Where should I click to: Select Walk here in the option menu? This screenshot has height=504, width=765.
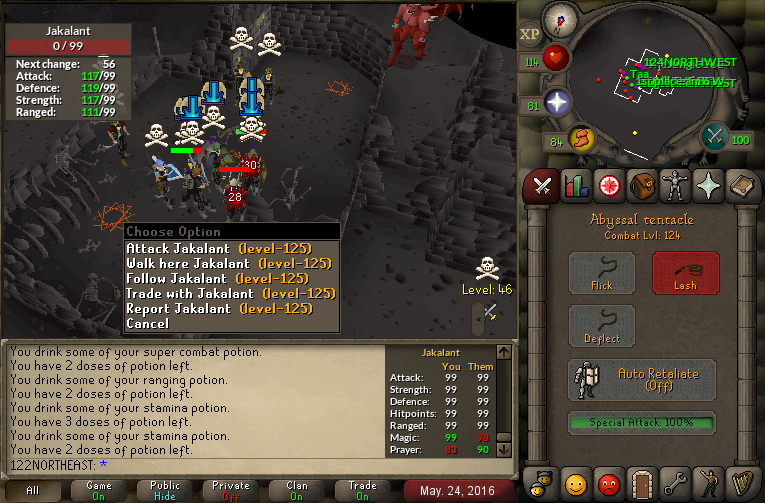pos(228,263)
